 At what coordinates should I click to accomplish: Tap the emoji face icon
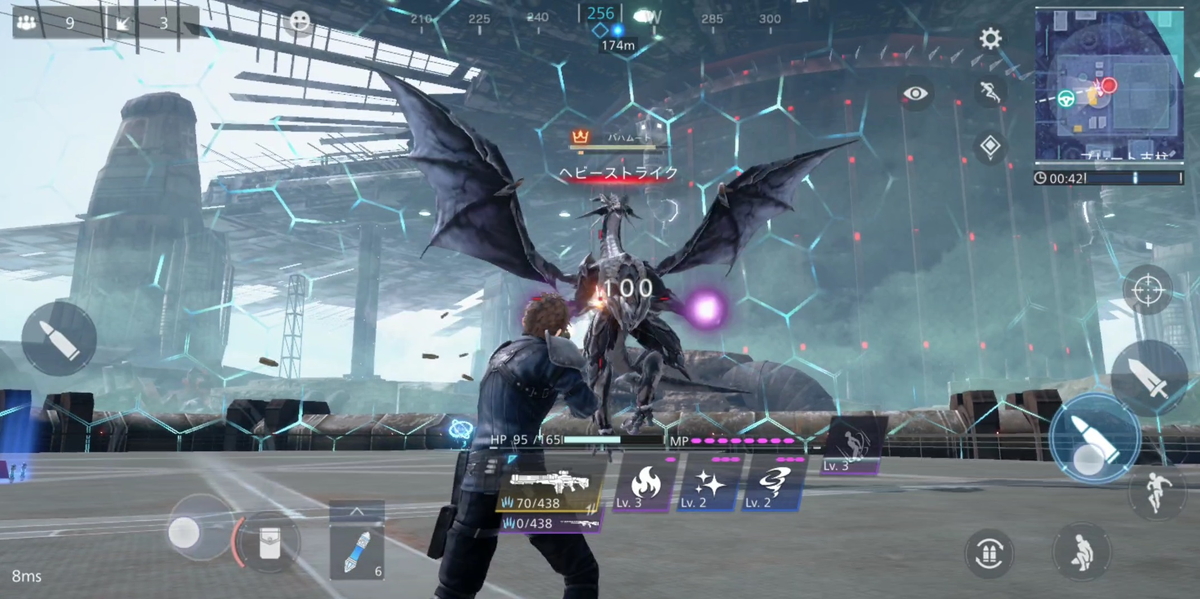click(298, 23)
